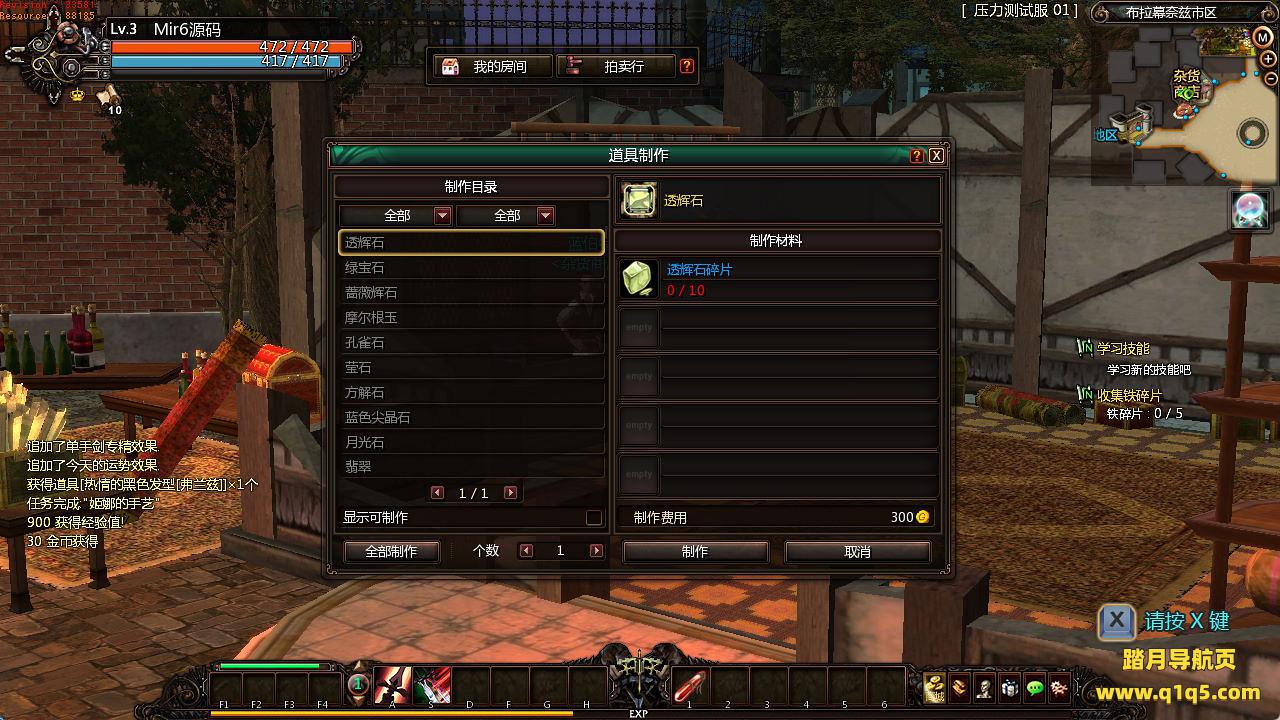Select the 月光石 recipe row
Viewport: 1280px width, 720px height.
point(470,442)
